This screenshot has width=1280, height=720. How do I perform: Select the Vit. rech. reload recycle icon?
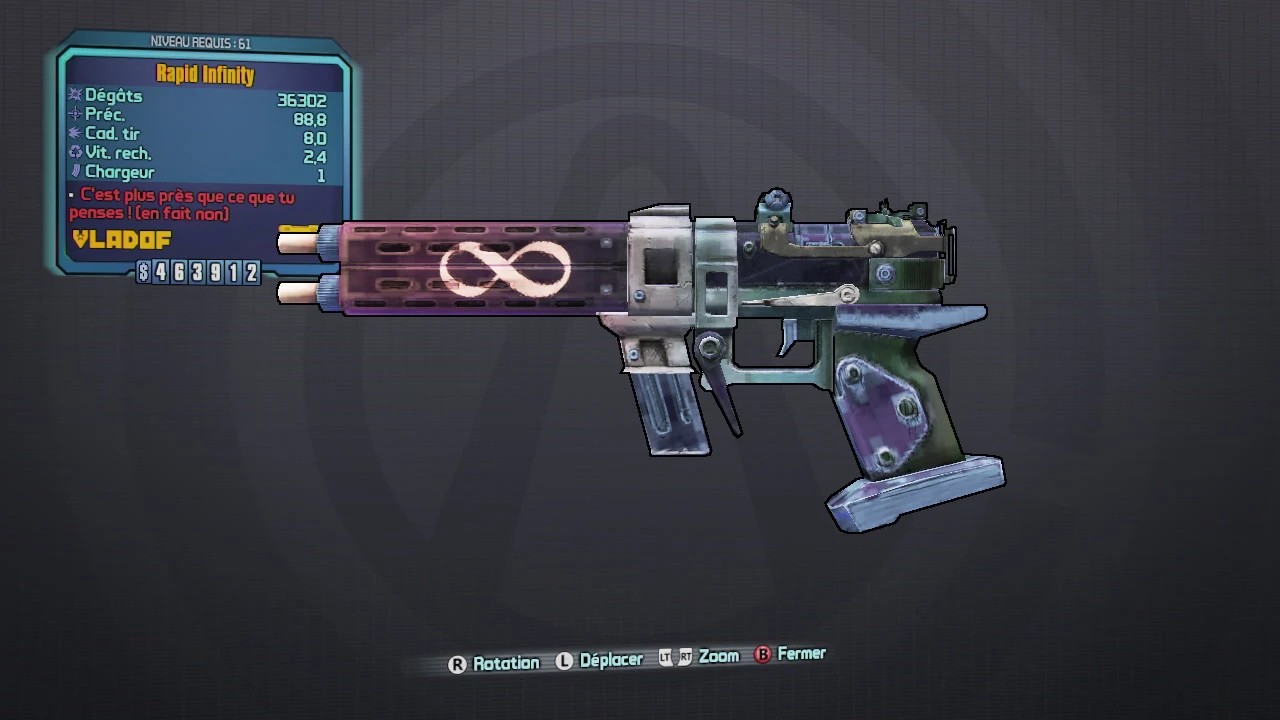point(76,153)
